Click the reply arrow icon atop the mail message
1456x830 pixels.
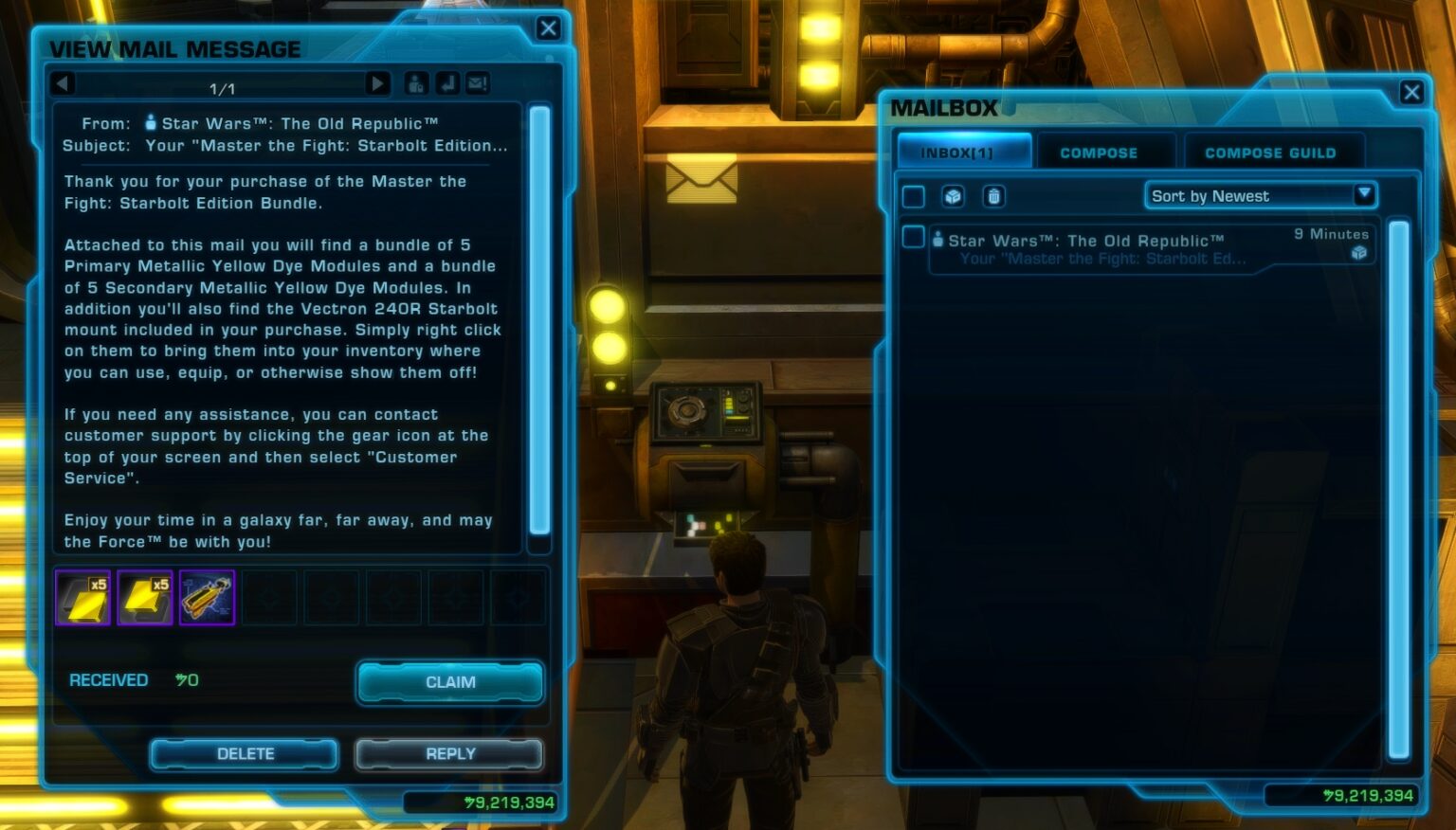(x=446, y=83)
